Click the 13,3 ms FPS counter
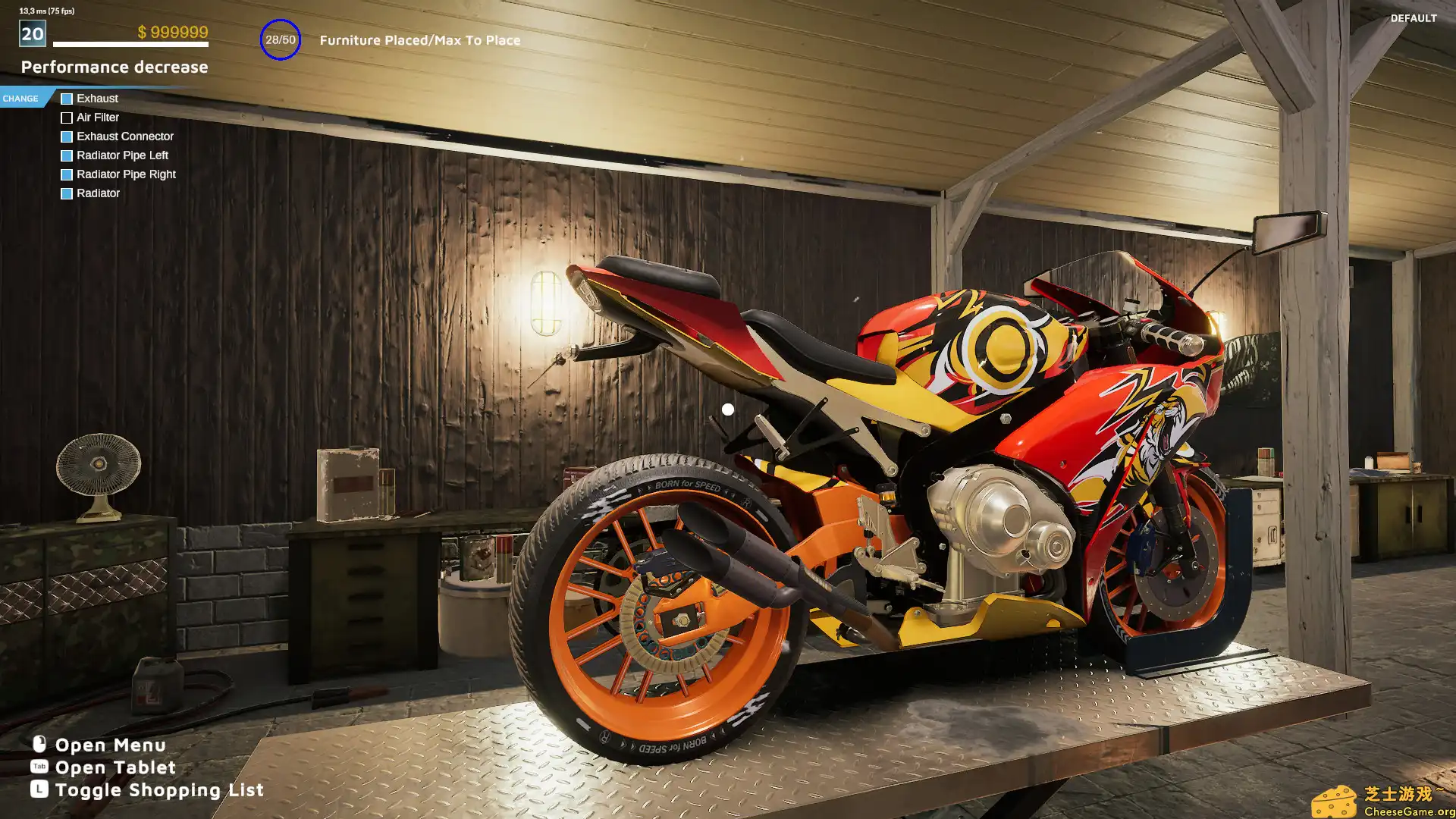Screen dimensions: 1456x819 [45, 12]
